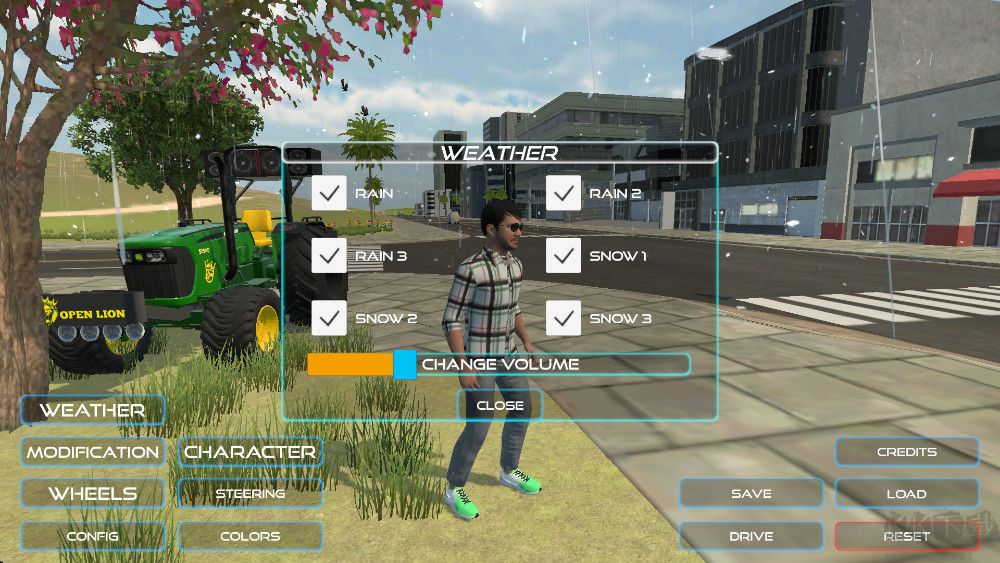Screen dimensions: 1000x563
Task: Open the Modification menu
Action: coord(92,452)
